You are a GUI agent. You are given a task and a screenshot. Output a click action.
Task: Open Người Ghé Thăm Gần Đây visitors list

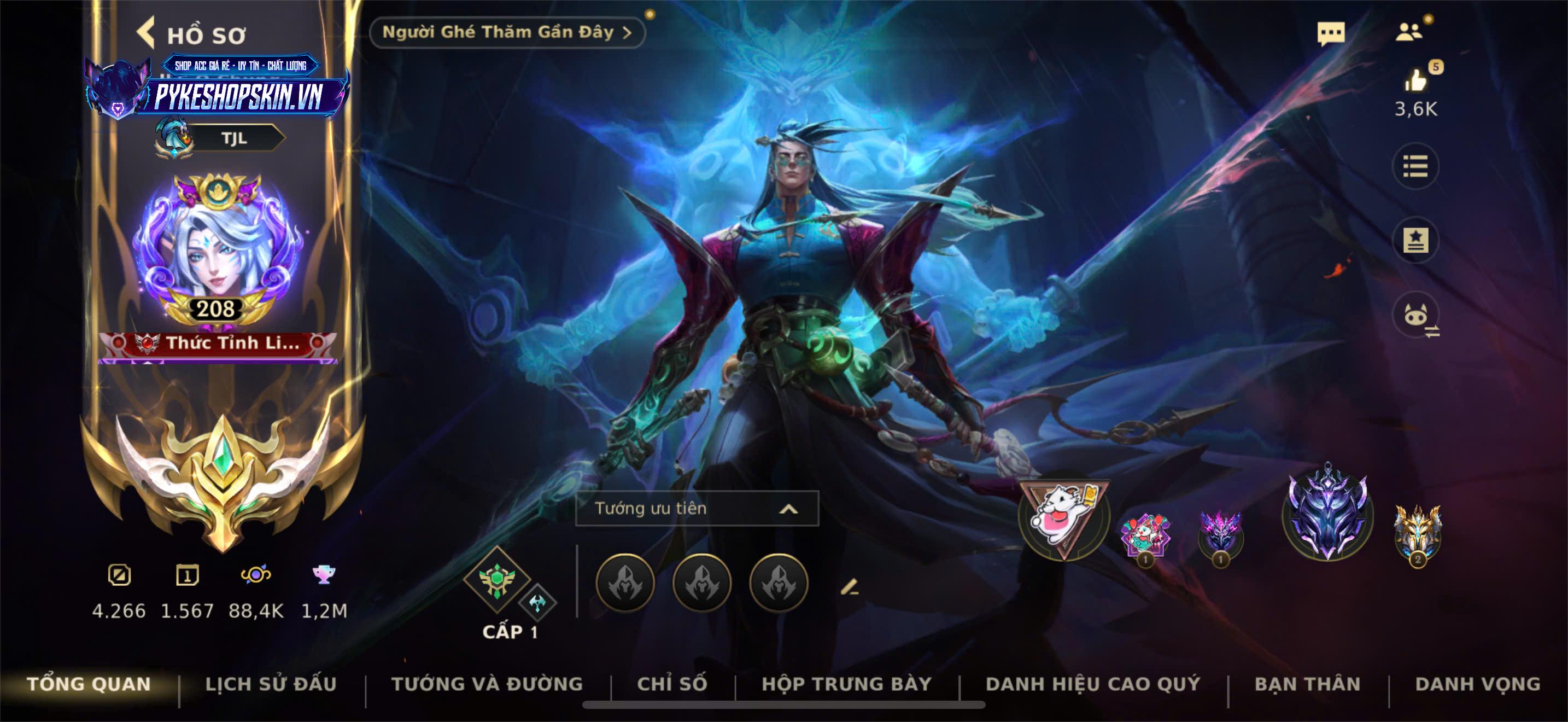506,32
